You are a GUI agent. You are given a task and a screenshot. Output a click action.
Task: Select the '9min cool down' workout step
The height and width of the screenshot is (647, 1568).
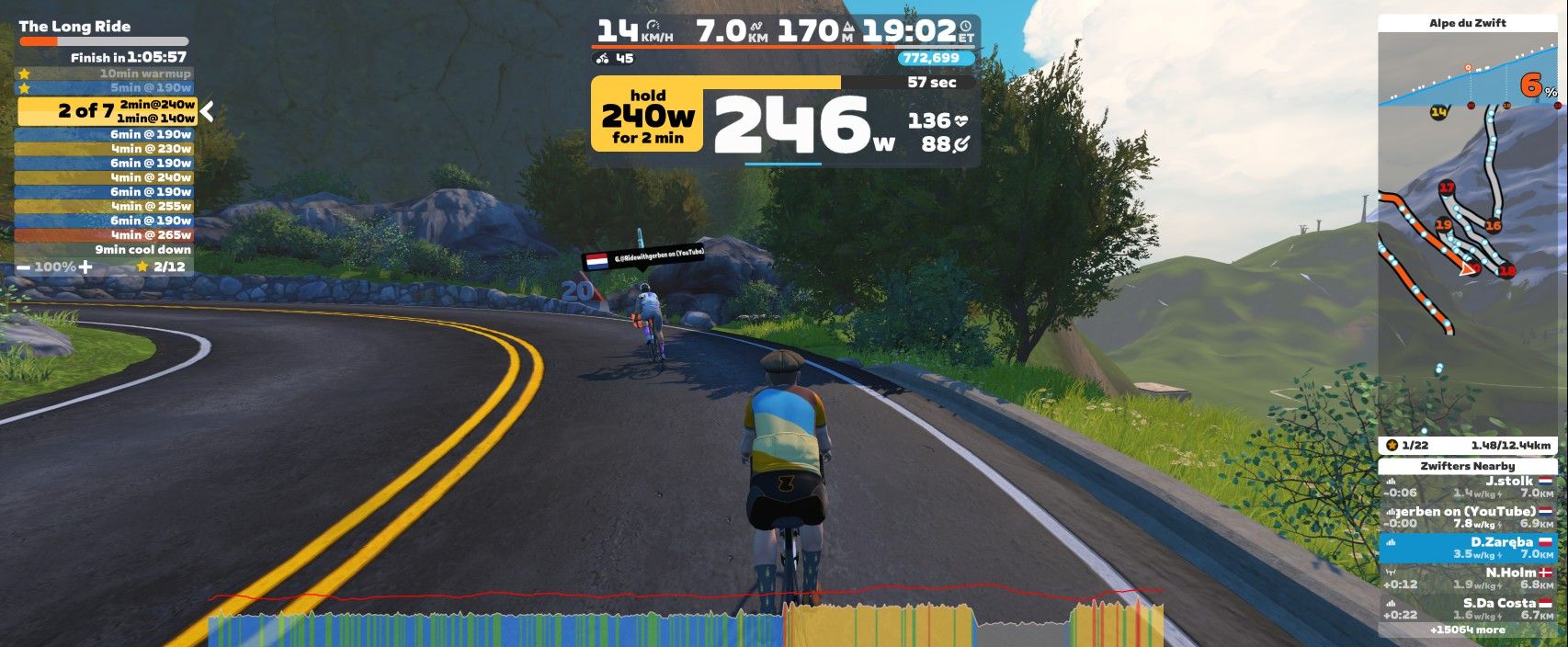click(104, 250)
